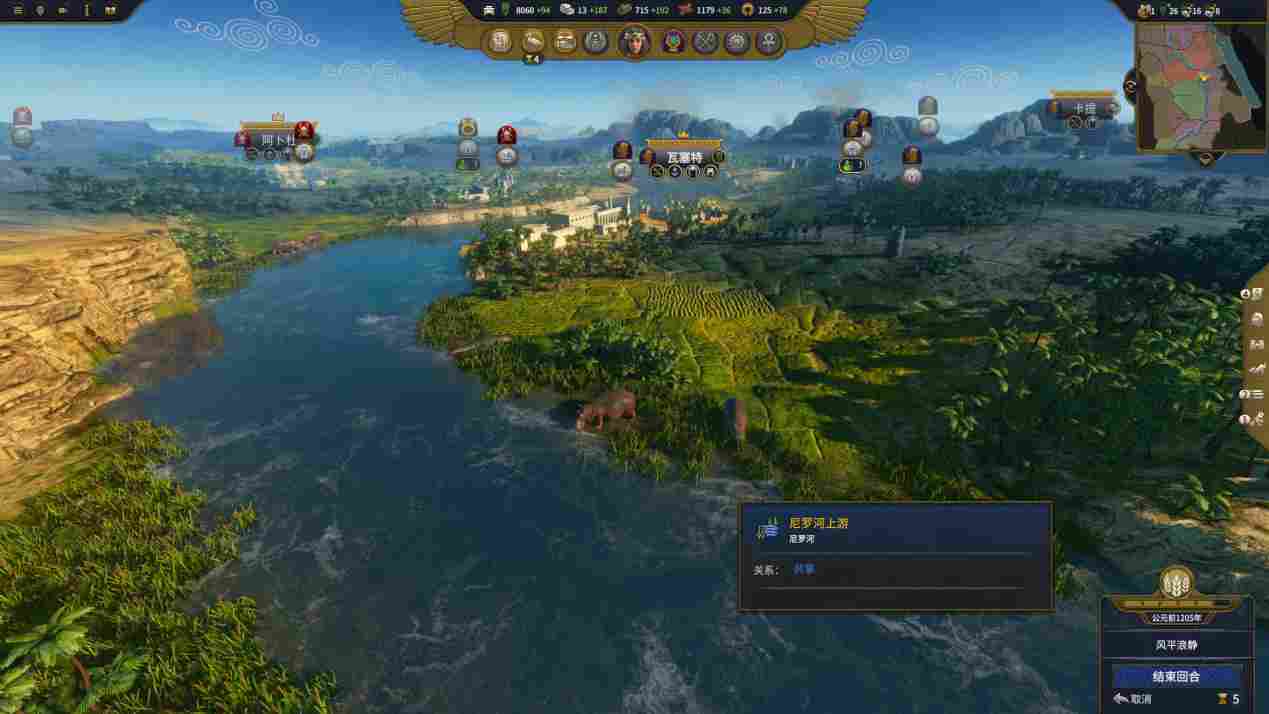The width and height of the screenshot is (1269, 714).
Task: Click the helmet icon on the right panel
Action: click(x=1257, y=319)
